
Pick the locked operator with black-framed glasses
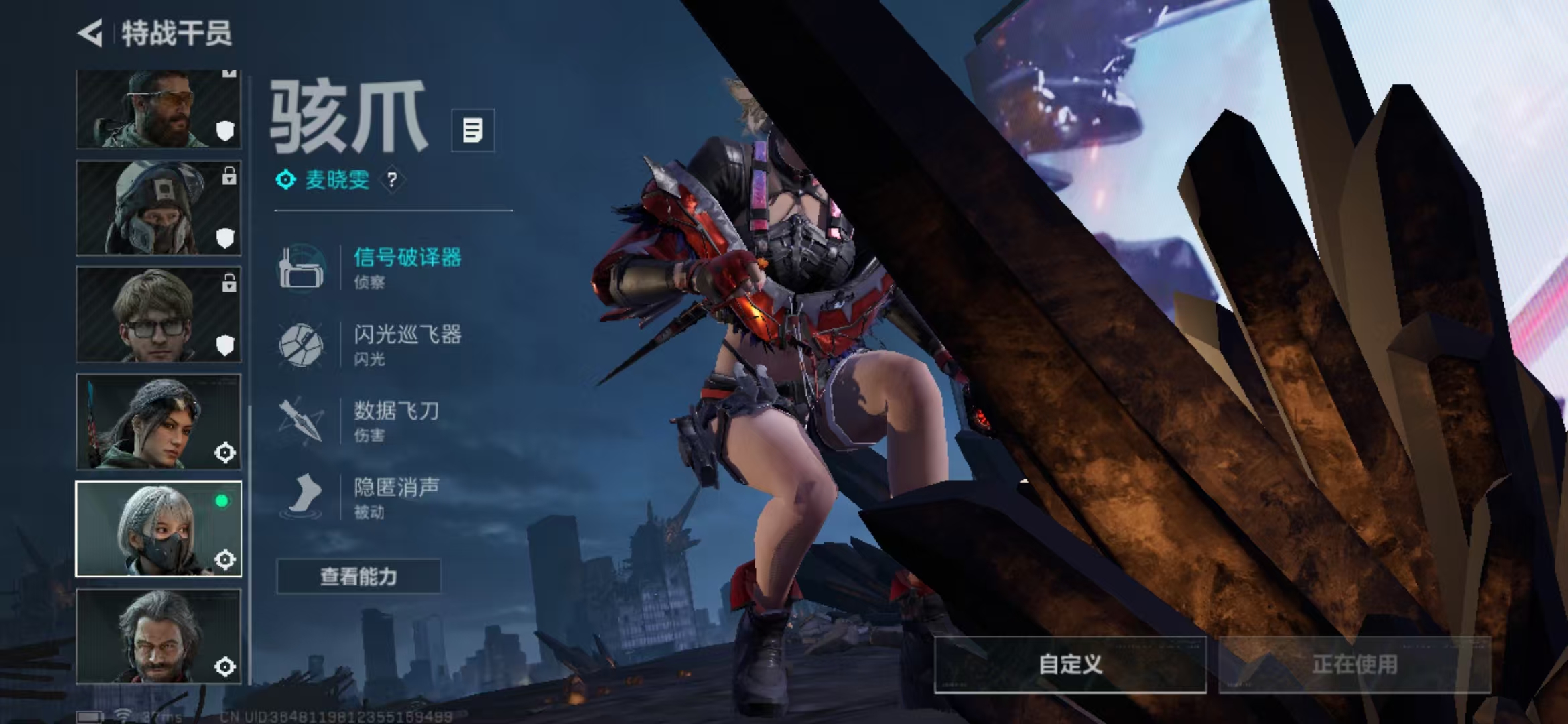(x=158, y=314)
